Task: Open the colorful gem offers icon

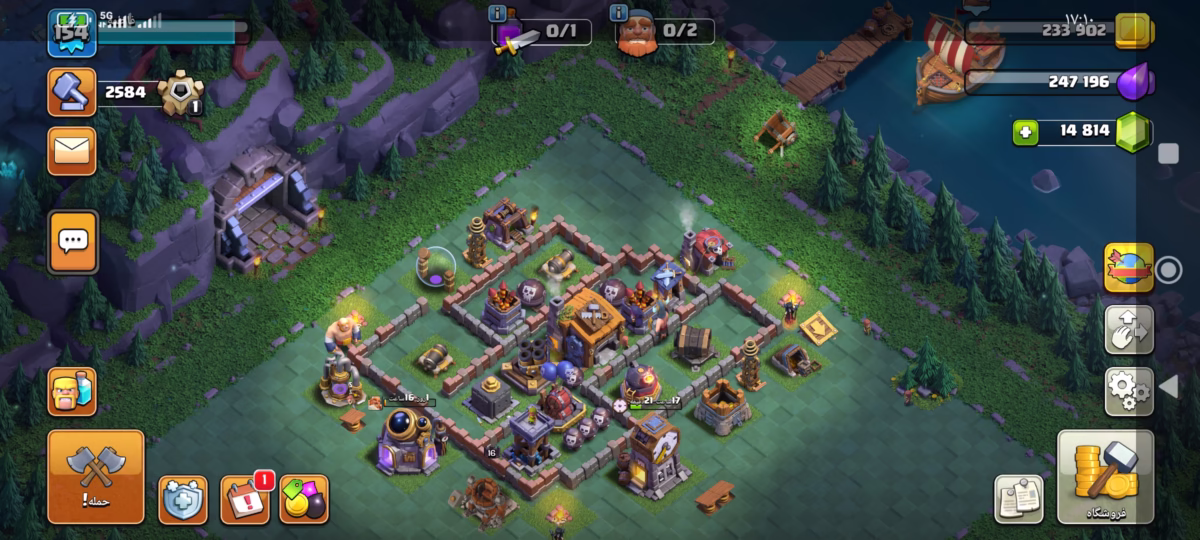Action: [x=304, y=499]
